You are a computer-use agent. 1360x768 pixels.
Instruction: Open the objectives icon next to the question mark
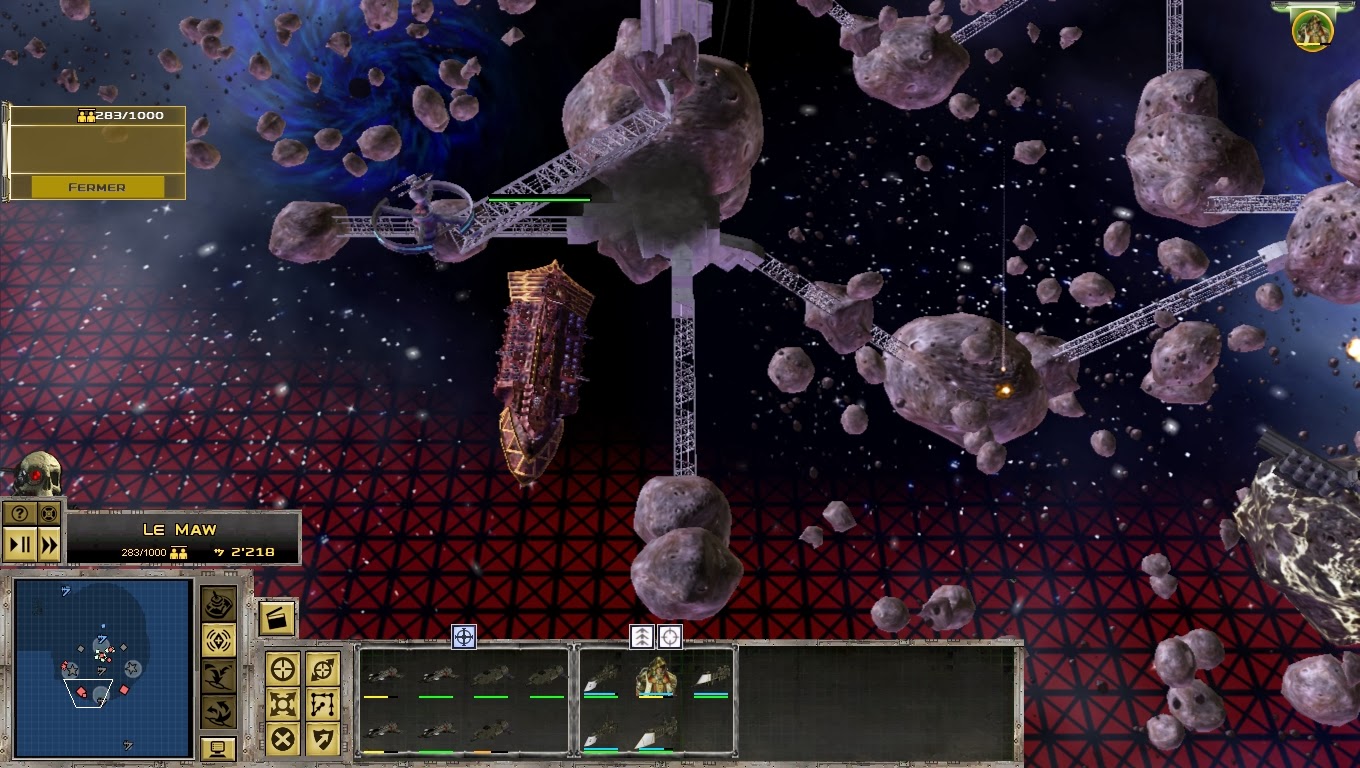coord(50,513)
